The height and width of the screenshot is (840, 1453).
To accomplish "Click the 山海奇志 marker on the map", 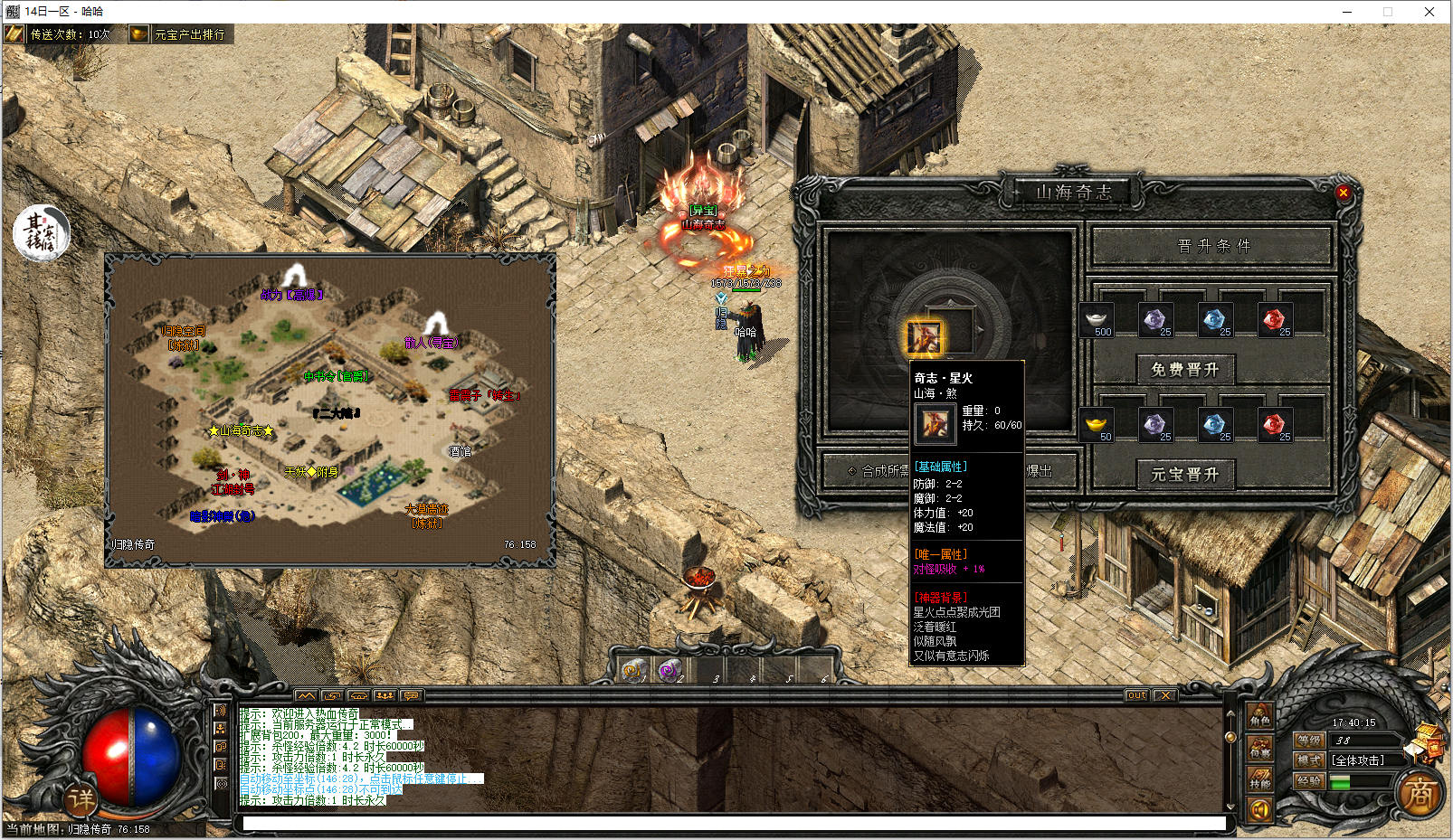I will pos(242,430).
